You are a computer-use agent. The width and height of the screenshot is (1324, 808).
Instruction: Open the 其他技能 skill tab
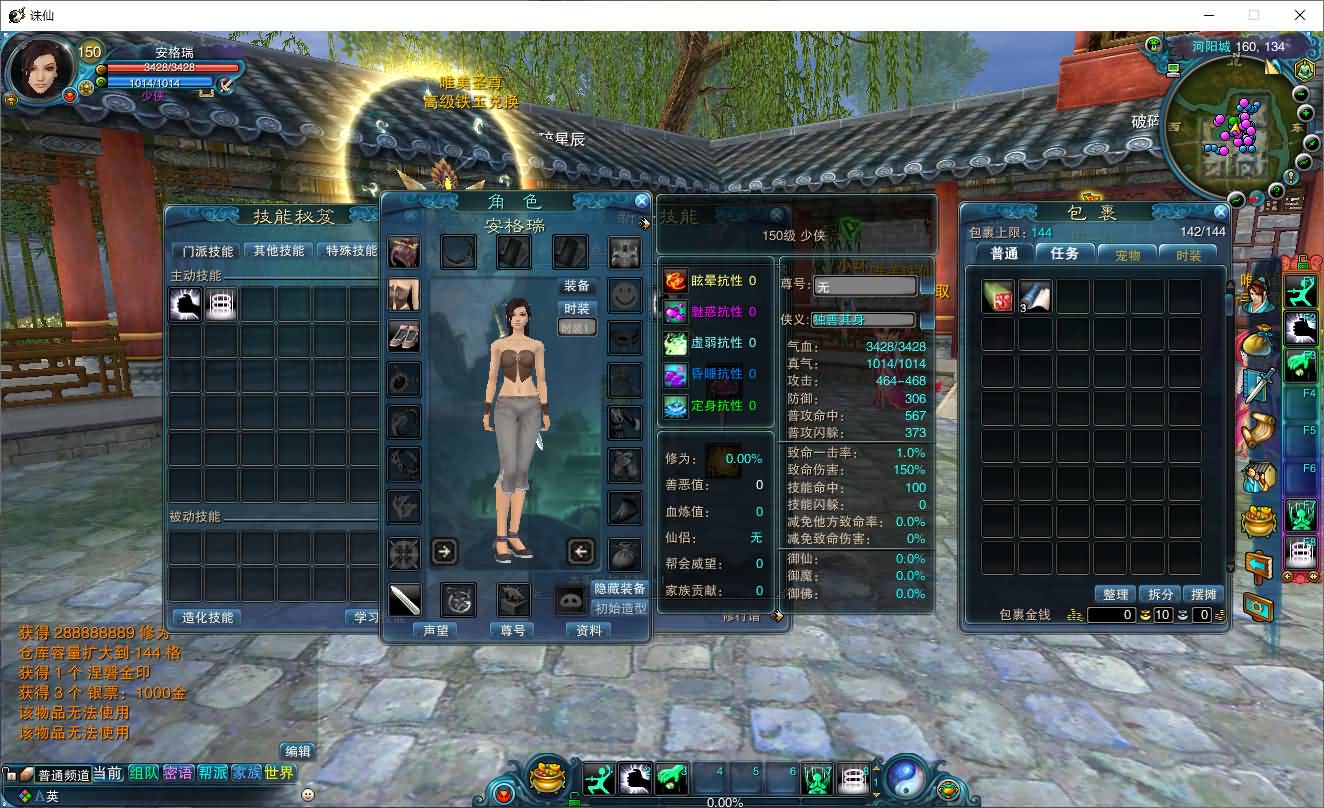276,251
